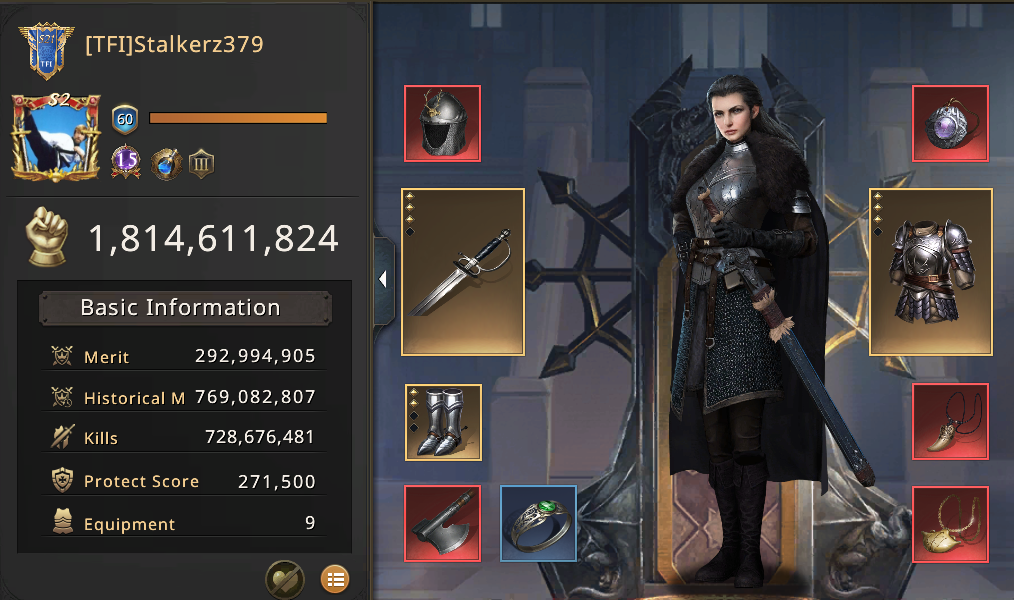The width and height of the screenshot is (1014, 600).
Task: Open the orange list details button
Action: point(334,578)
